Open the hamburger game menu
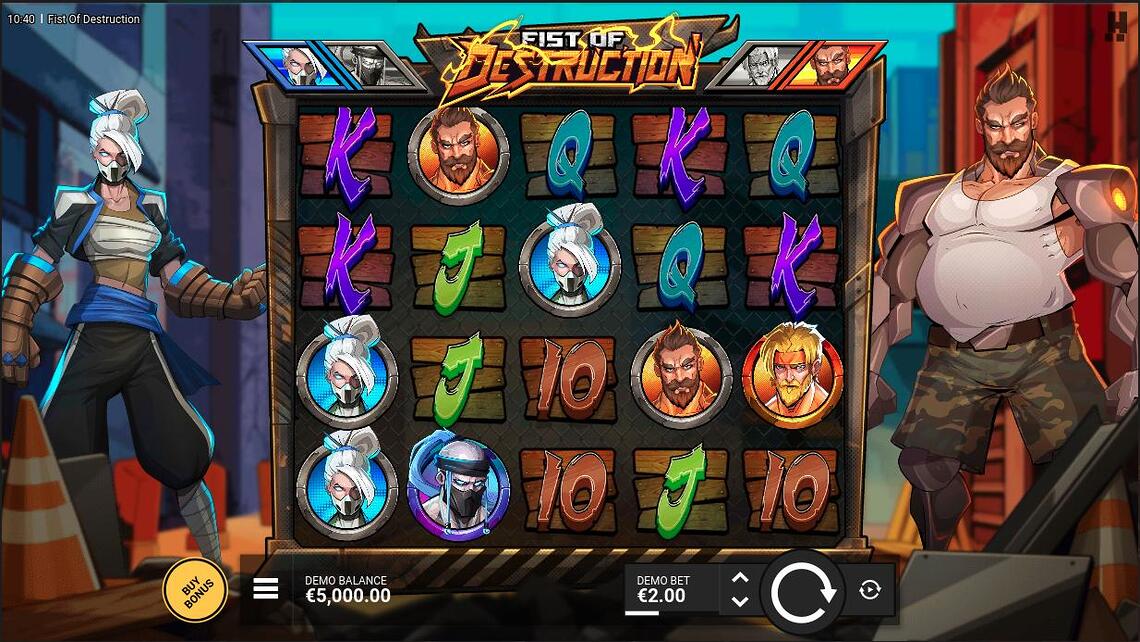 (266, 589)
